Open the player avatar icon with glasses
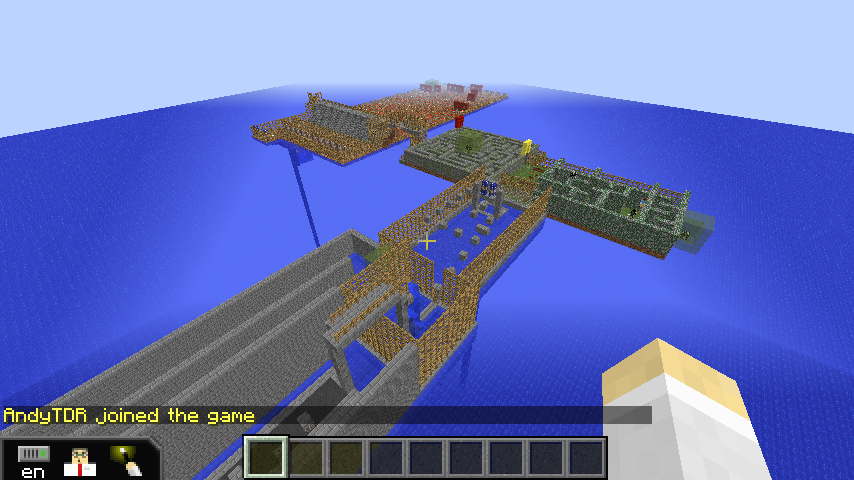This screenshot has width=854, height=480. coord(79,460)
